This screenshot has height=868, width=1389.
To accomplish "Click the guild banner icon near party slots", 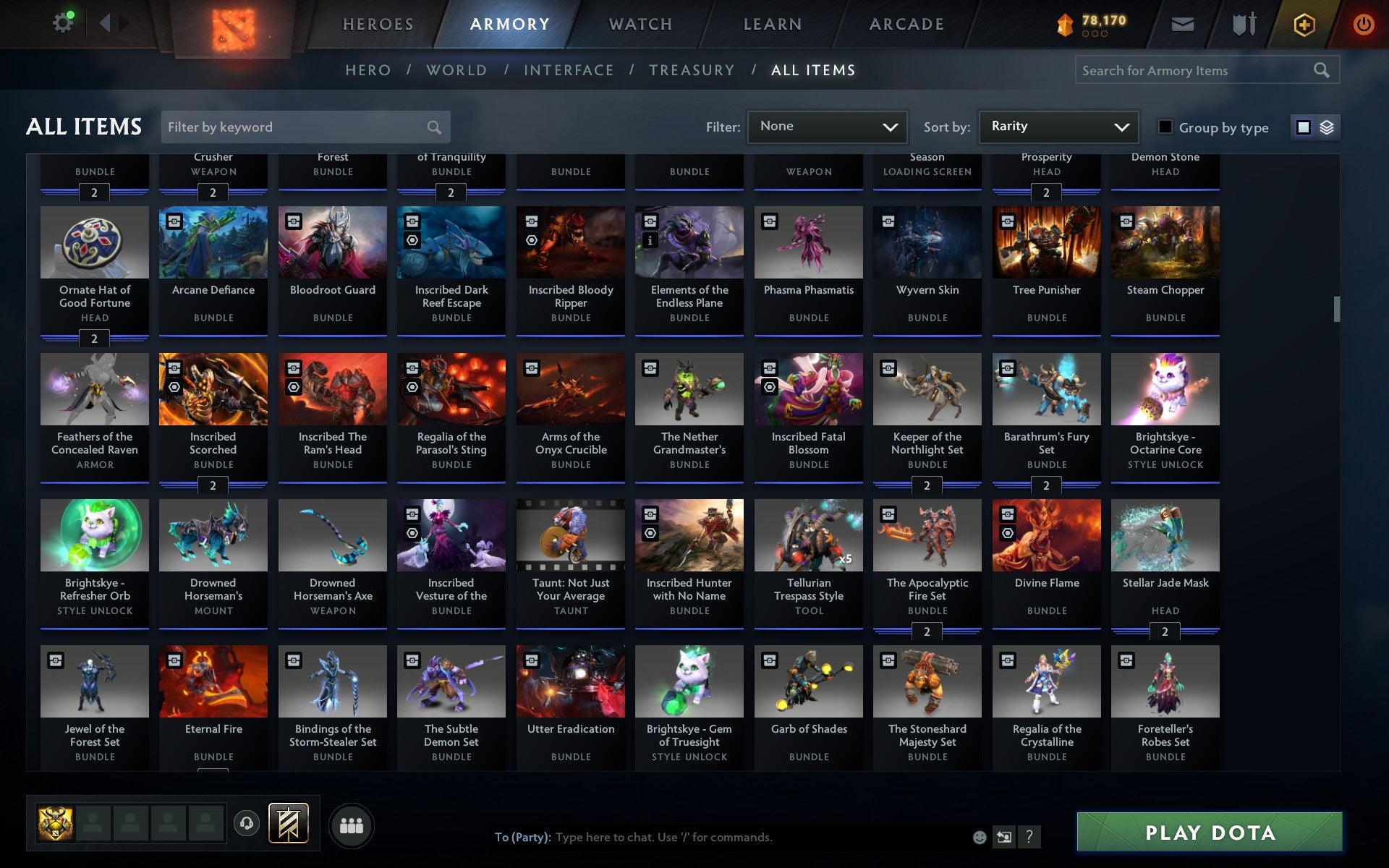I will [288, 823].
